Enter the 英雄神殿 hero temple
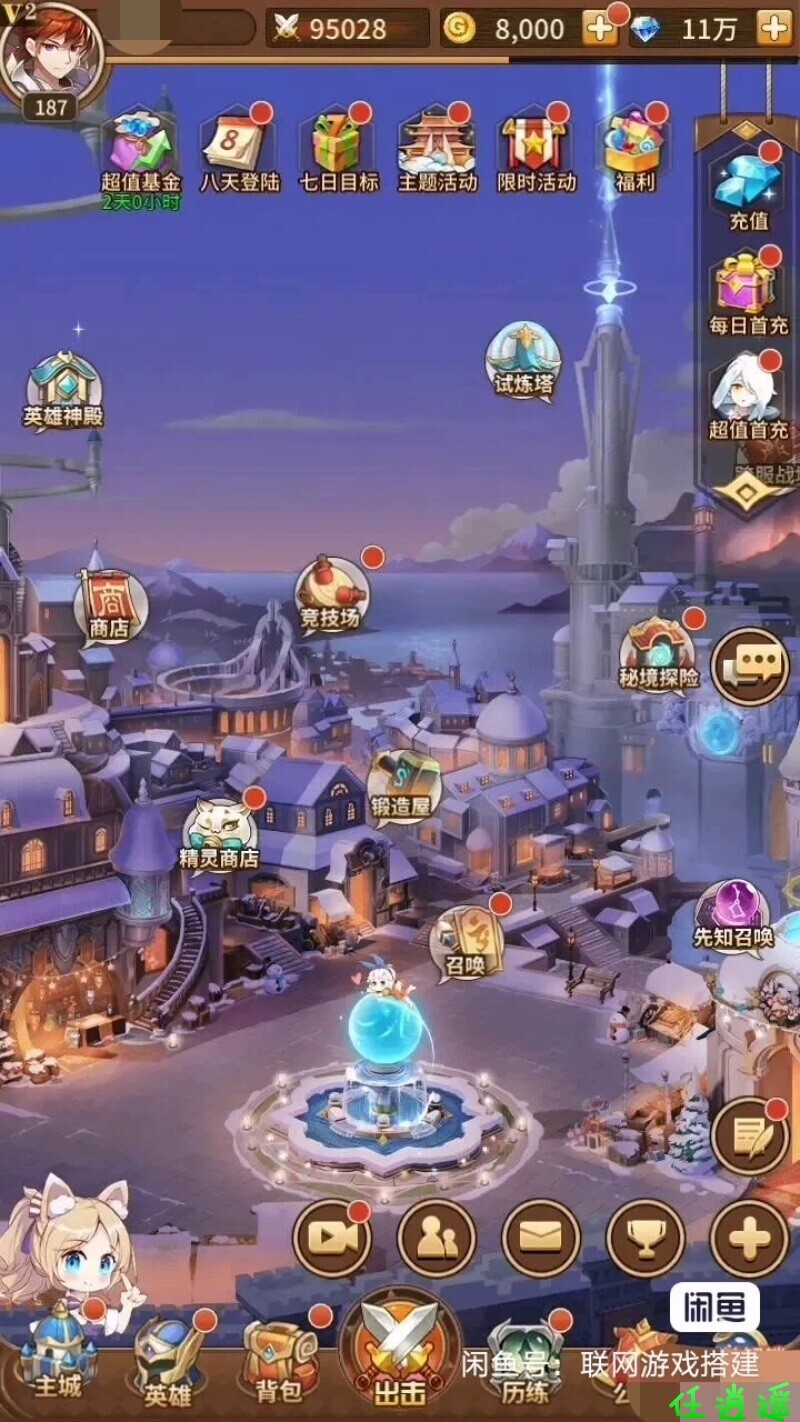 coord(64,388)
